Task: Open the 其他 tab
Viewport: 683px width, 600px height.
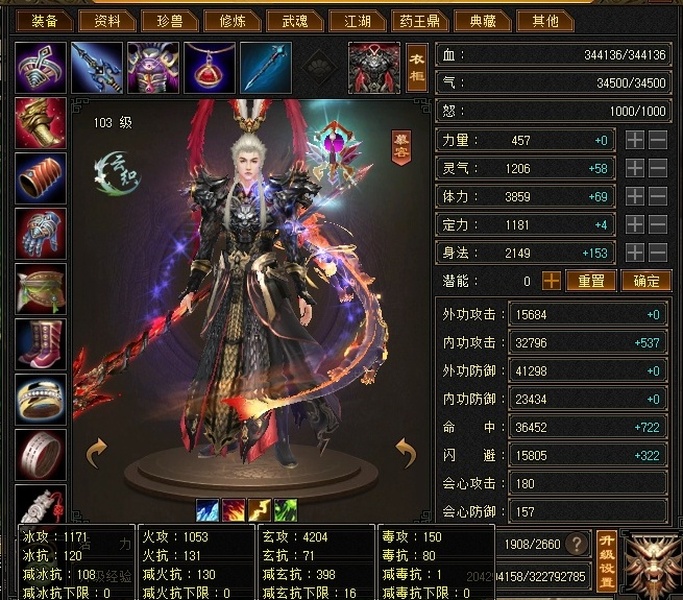Action: 545,21
